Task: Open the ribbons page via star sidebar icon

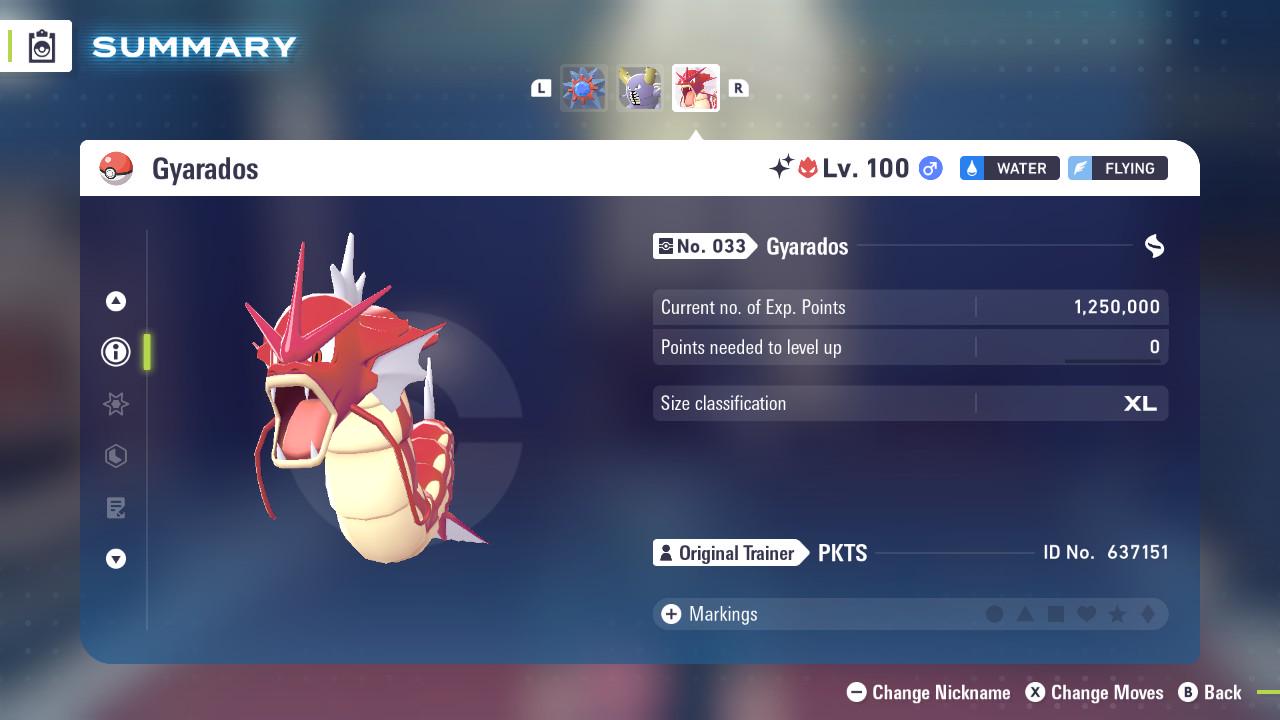Action: (115, 404)
